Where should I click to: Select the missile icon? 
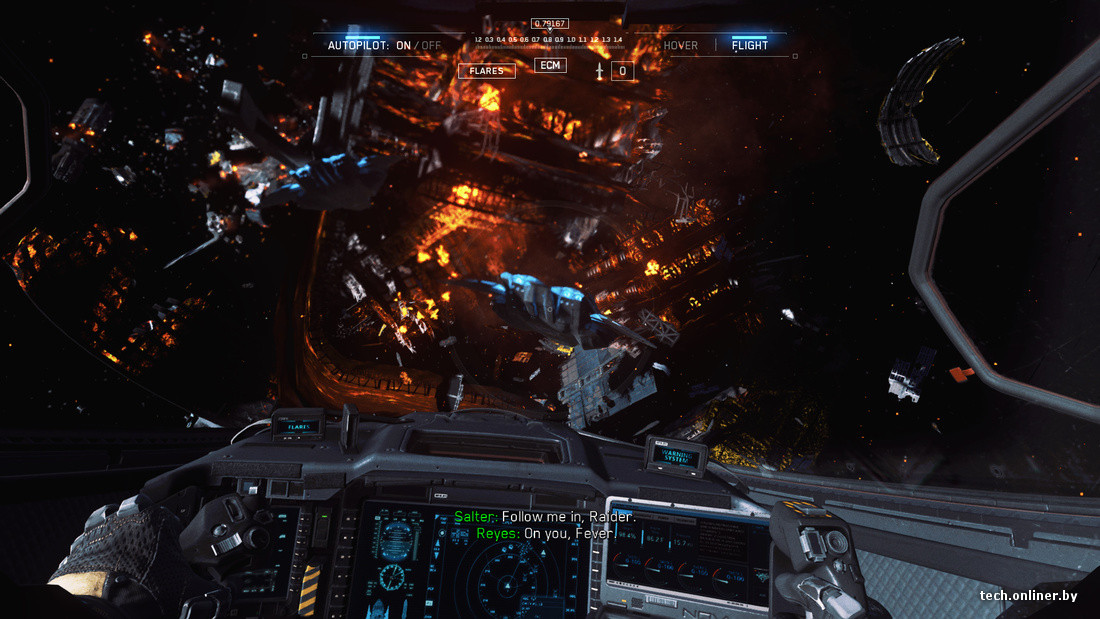tap(599, 71)
